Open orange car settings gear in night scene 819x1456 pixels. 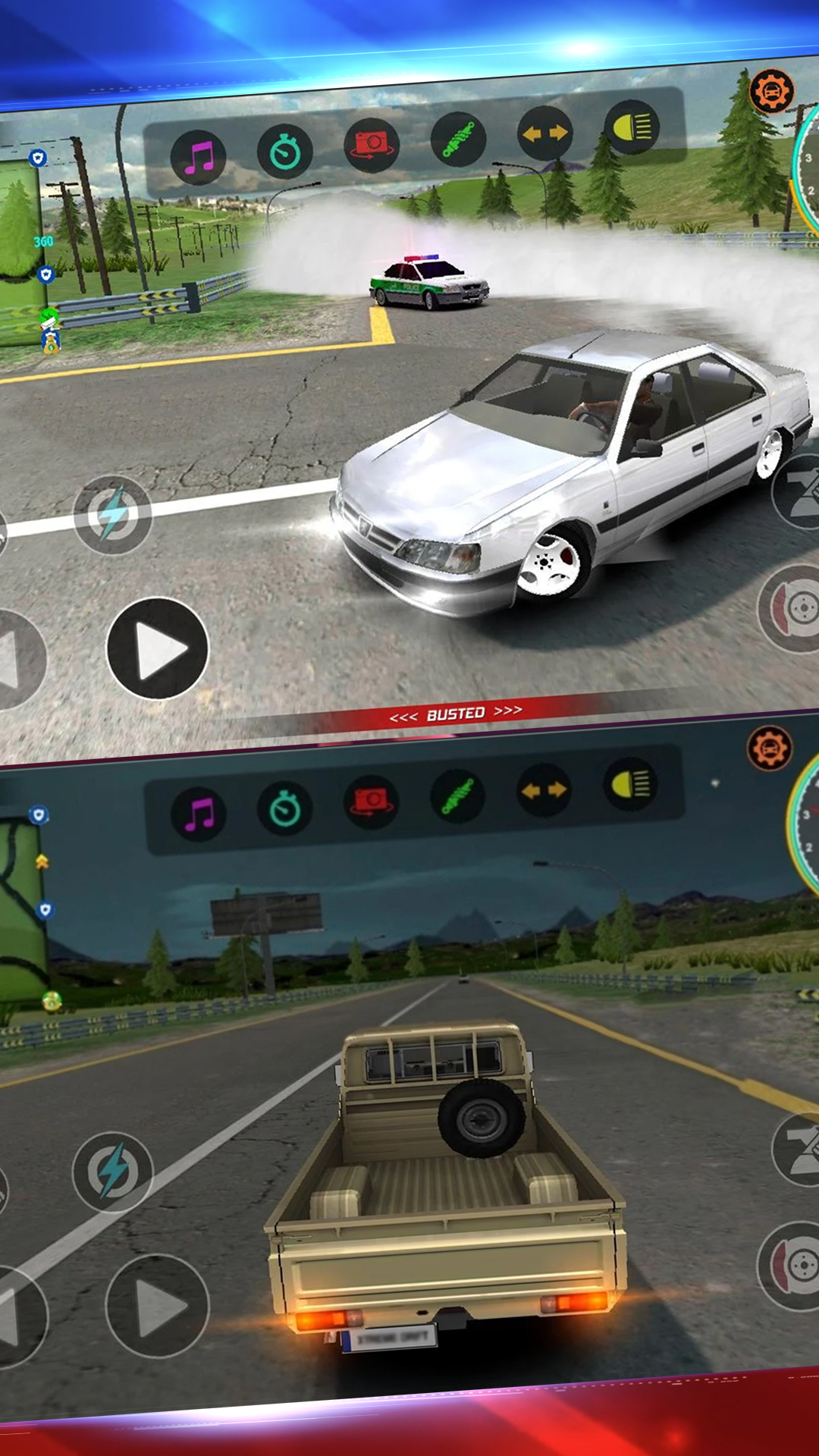770,748
